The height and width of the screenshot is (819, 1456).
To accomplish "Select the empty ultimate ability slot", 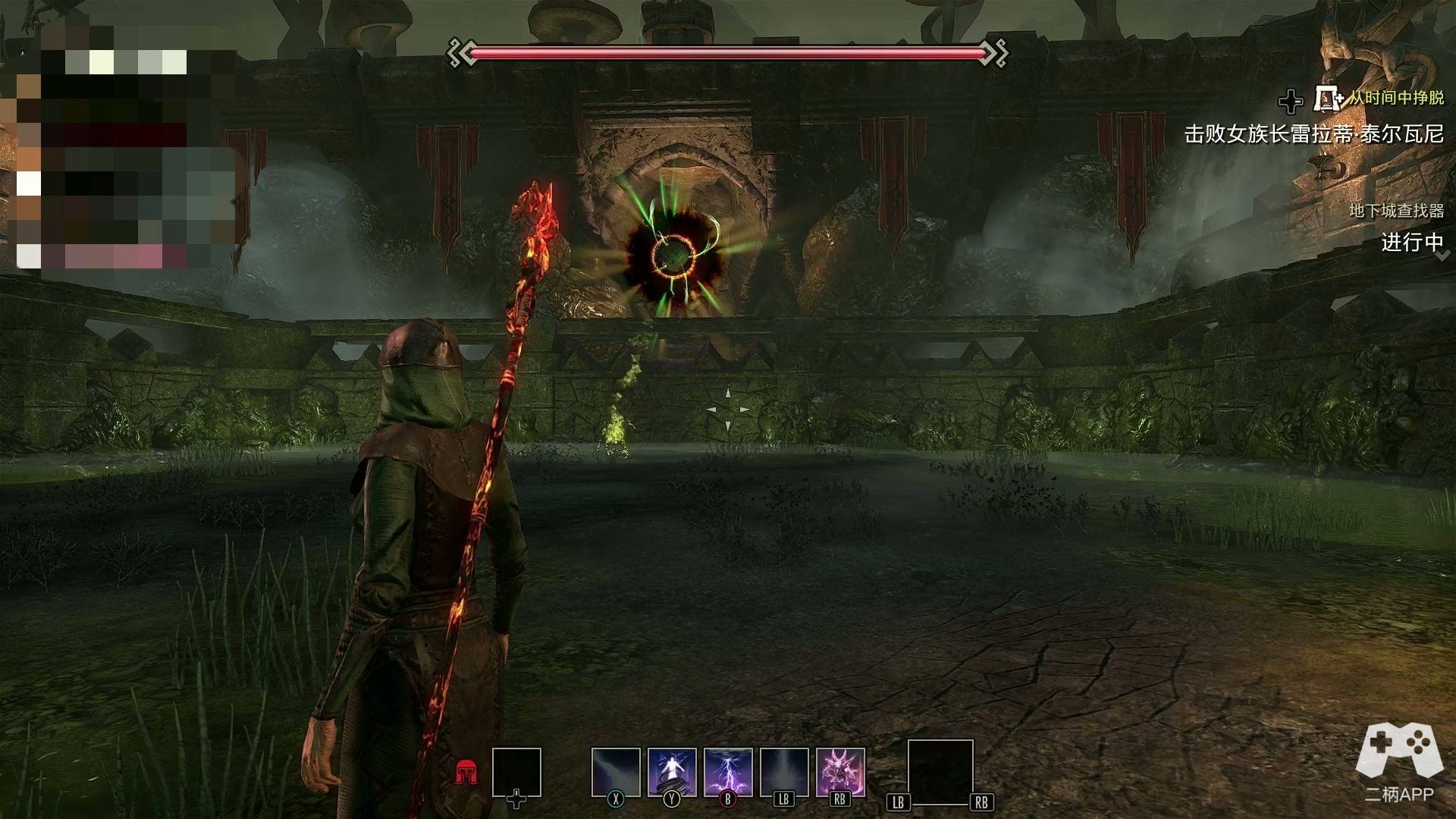I will [940, 772].
